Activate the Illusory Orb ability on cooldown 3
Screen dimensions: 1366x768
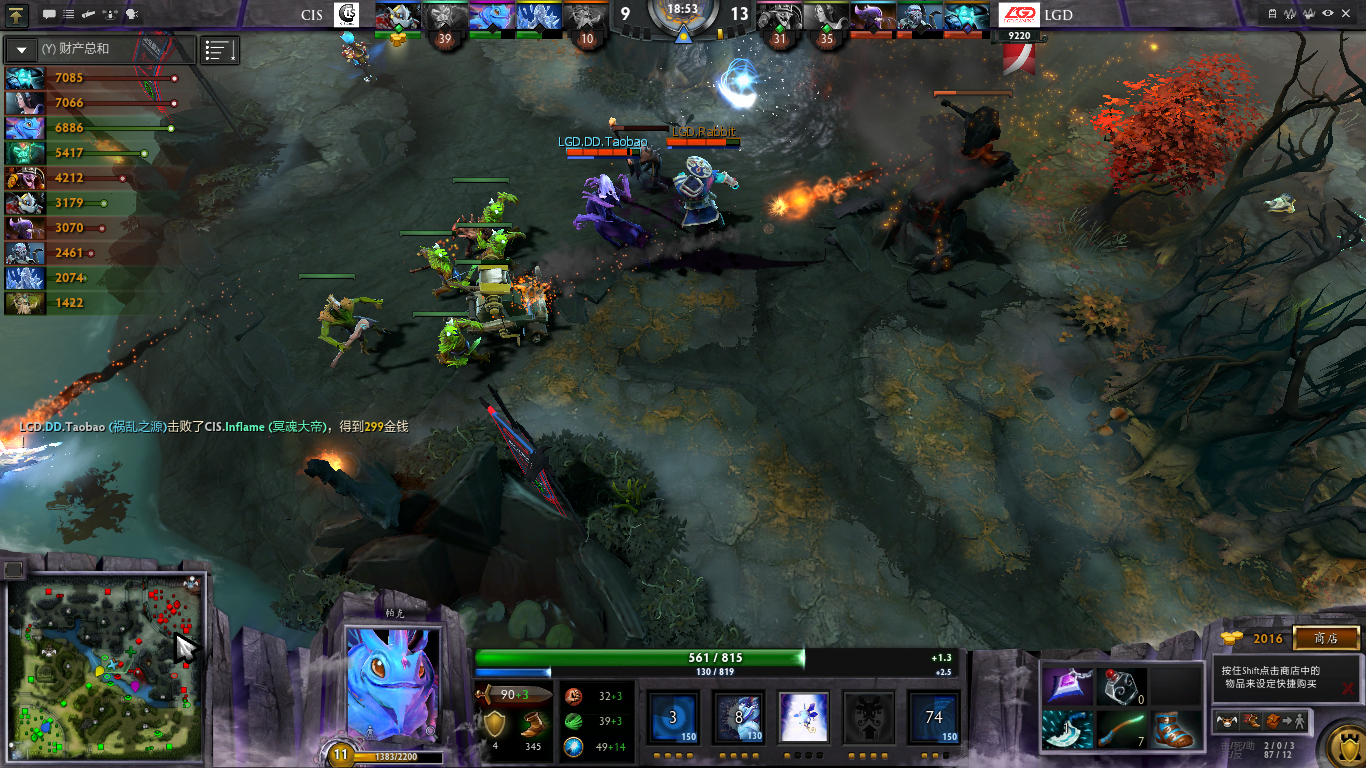[674, 717]
